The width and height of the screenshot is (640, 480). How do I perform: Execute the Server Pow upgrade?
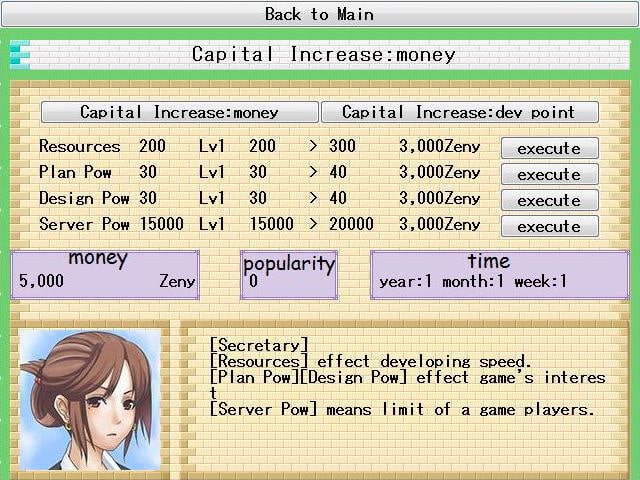tap(549, 226)
